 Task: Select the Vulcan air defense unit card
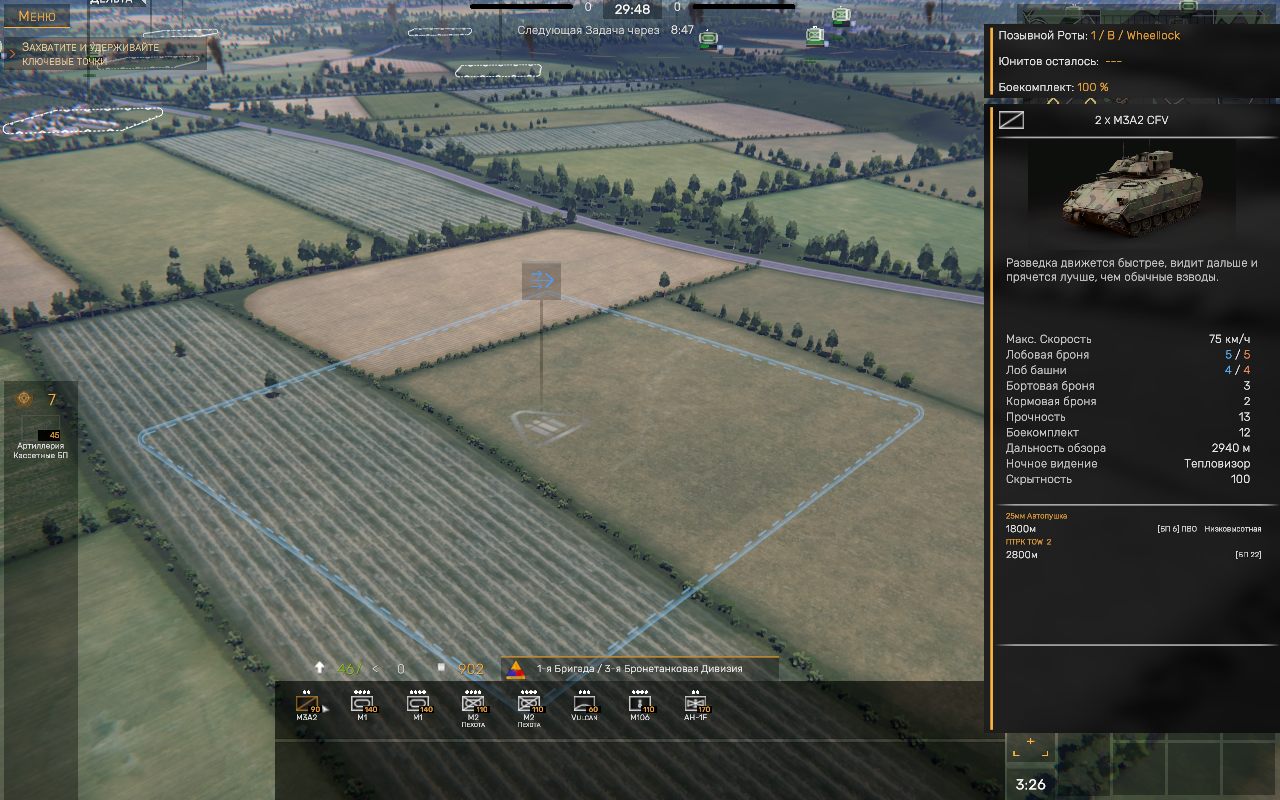click(584, 705)
